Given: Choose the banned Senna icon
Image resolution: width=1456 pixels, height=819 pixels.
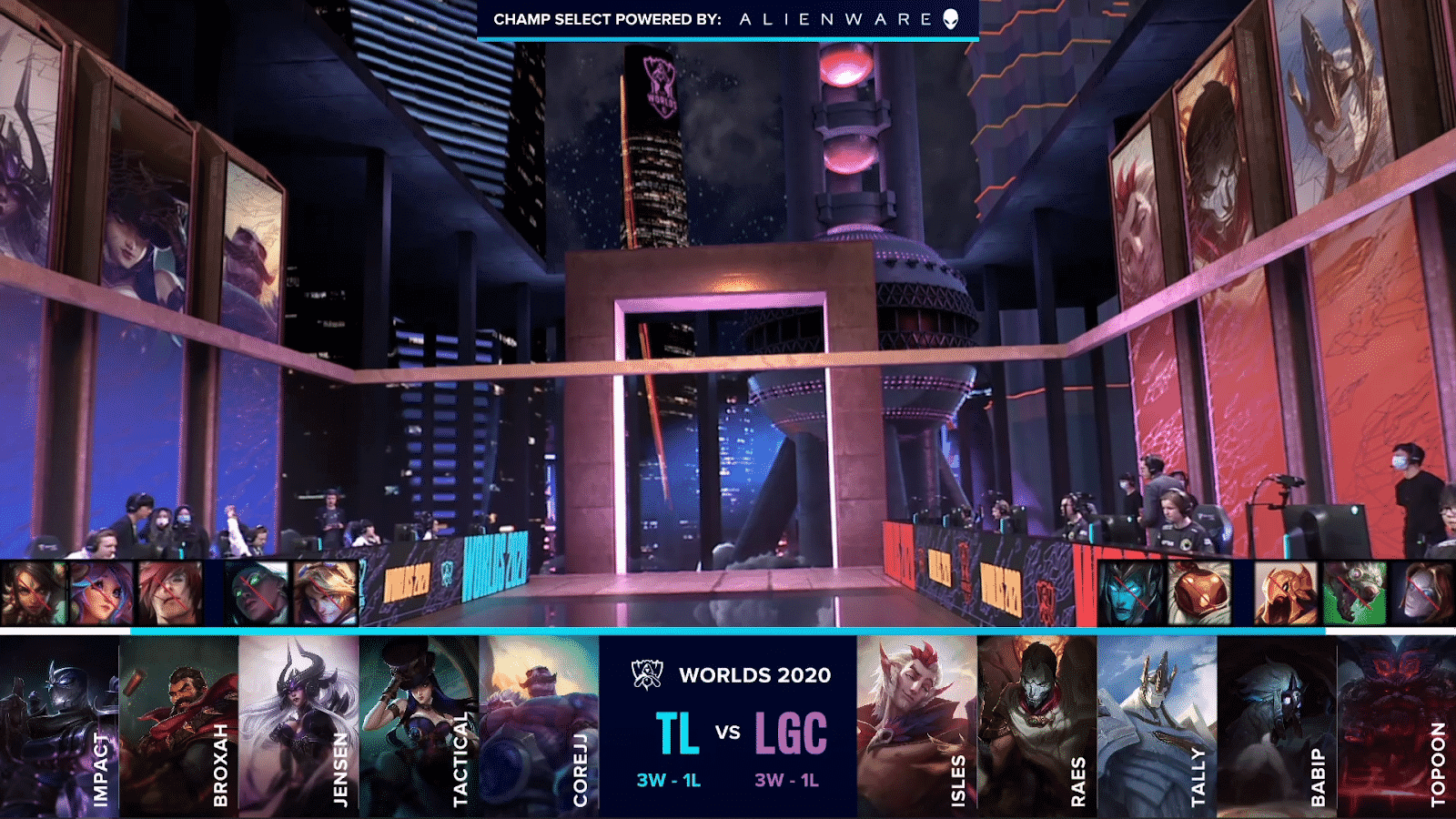Looking at the screenshot, I should (x=258, y=593).
